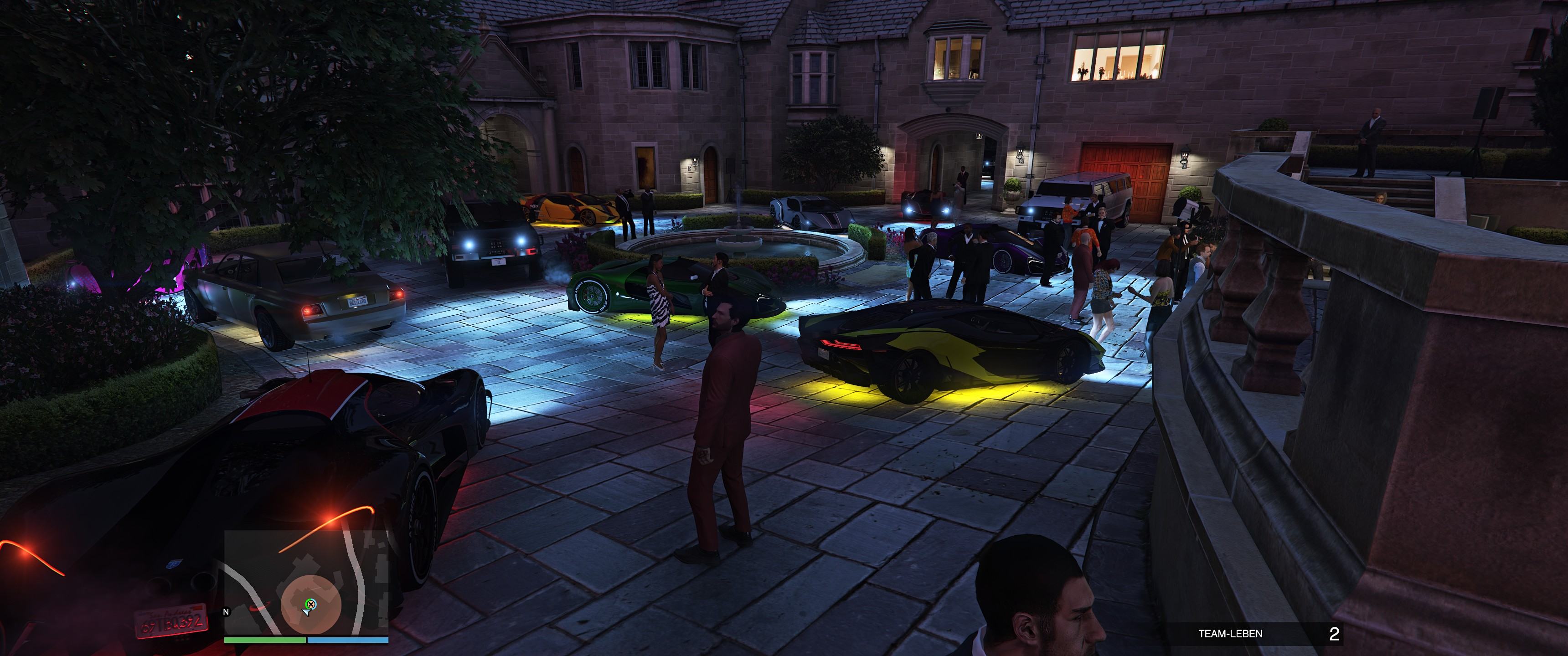Click the N compass symbol on the minimap
Image resolution: width=1568 pixels, height=656 pixels.
click(226, 613)
